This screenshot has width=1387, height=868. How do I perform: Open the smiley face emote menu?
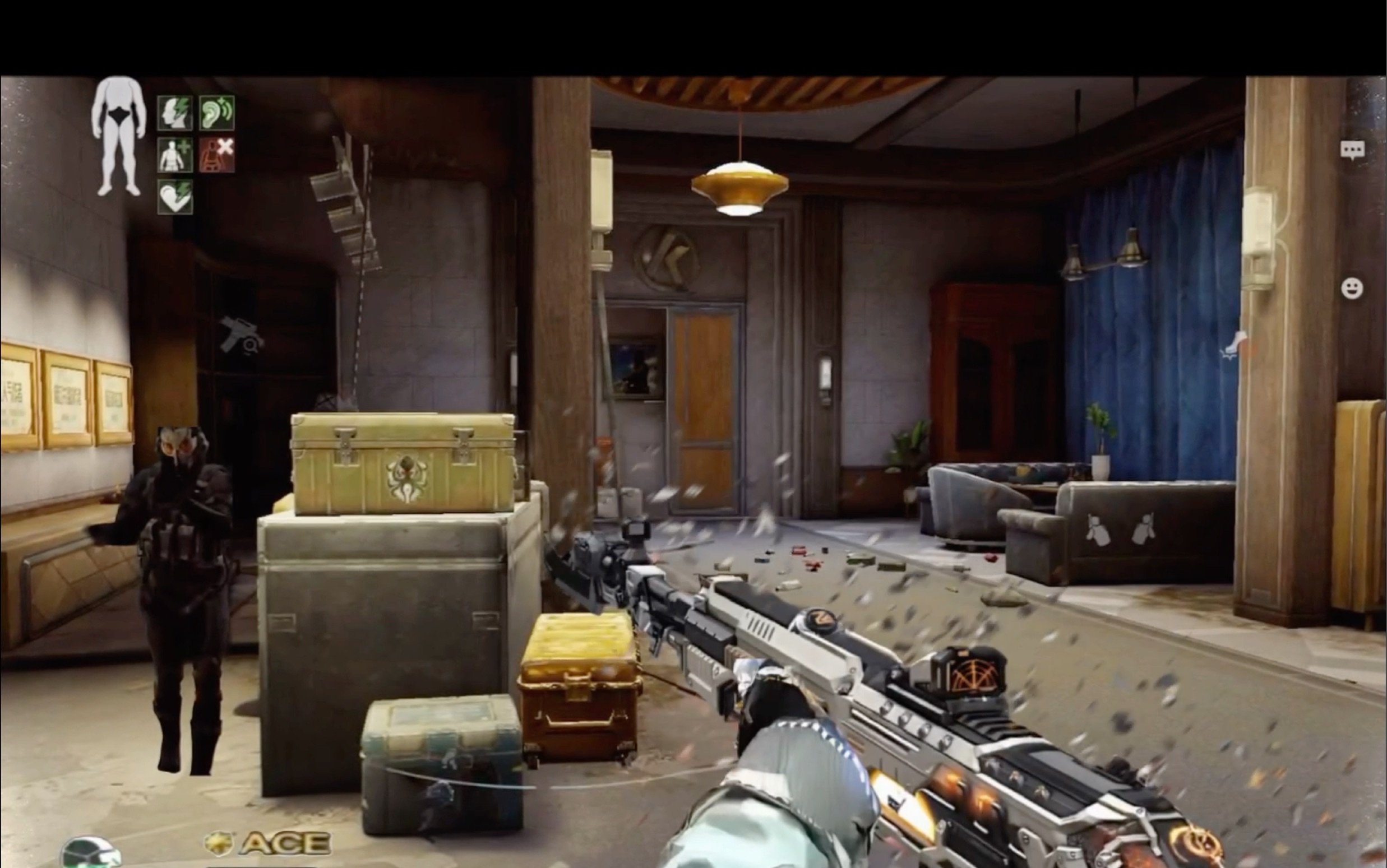pos(1352,288)
